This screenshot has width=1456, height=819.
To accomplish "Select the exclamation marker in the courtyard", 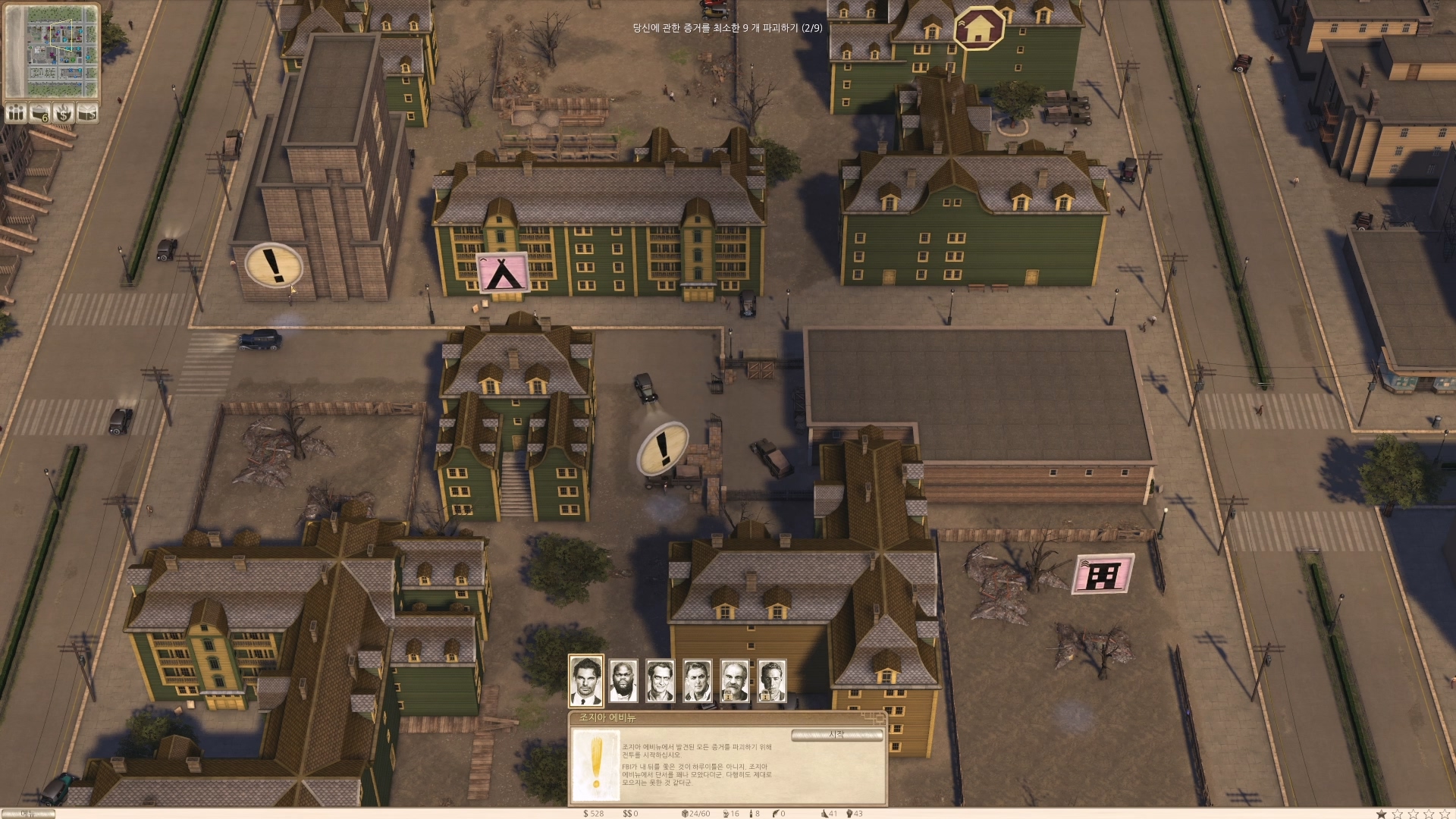I will 664,448.
